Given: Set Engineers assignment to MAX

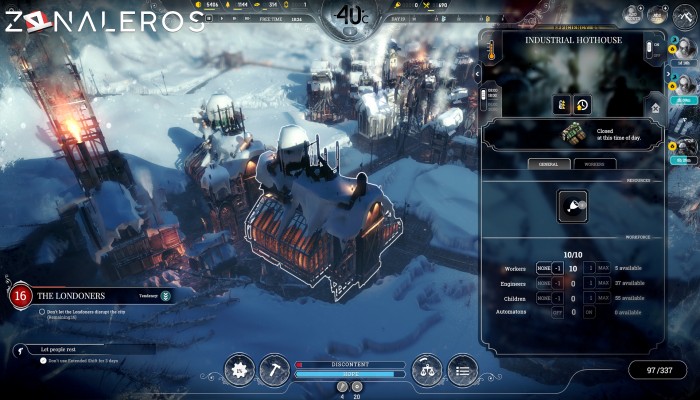Looking at the screenshot, I should point(604,283).
